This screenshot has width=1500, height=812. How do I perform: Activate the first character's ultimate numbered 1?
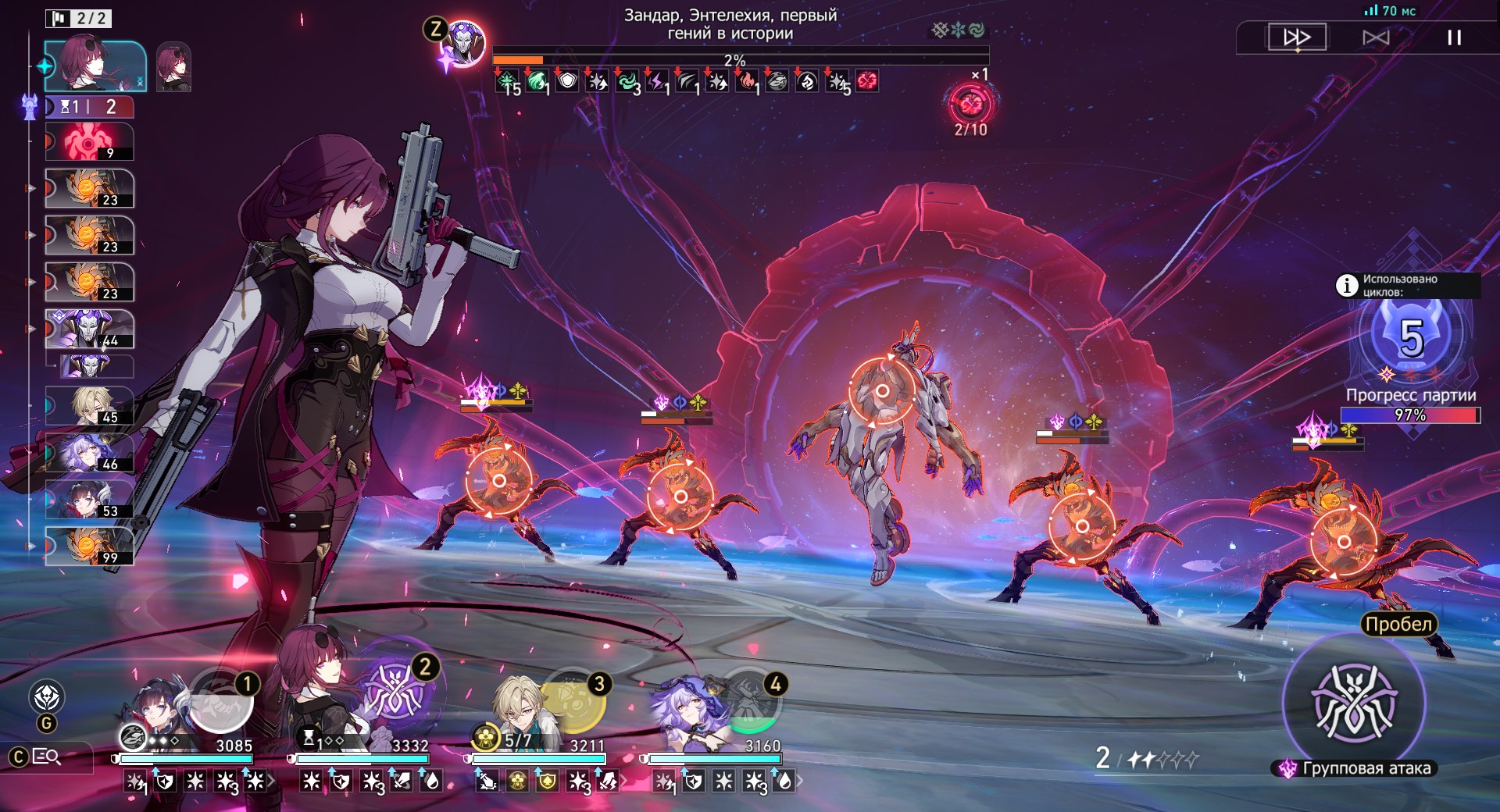coord(222,700)
